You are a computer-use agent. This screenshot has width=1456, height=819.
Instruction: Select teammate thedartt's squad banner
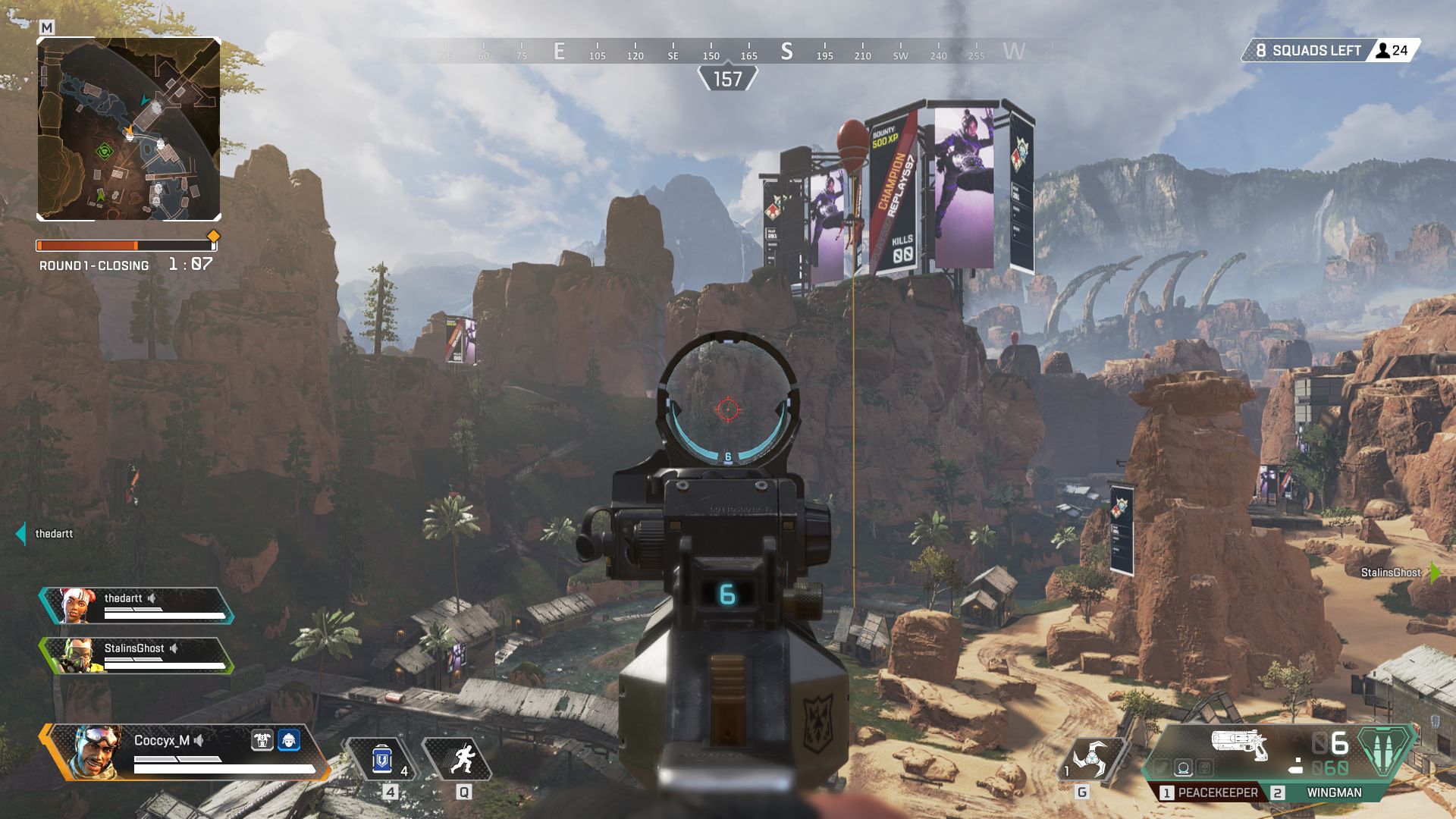point(136,605)
